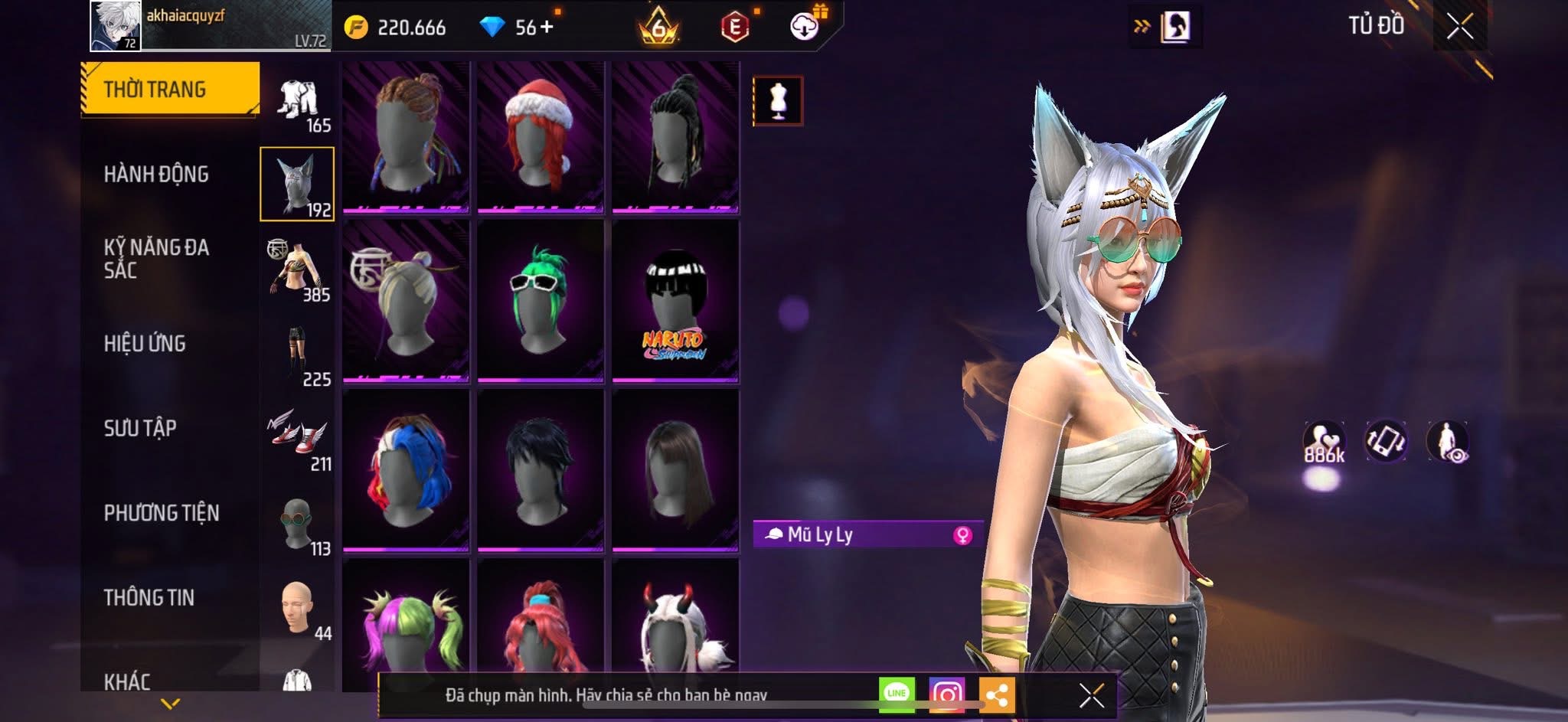The image size is (1568, 722).
Task: Share the screenshot via LINE
Action: [897, 694]
